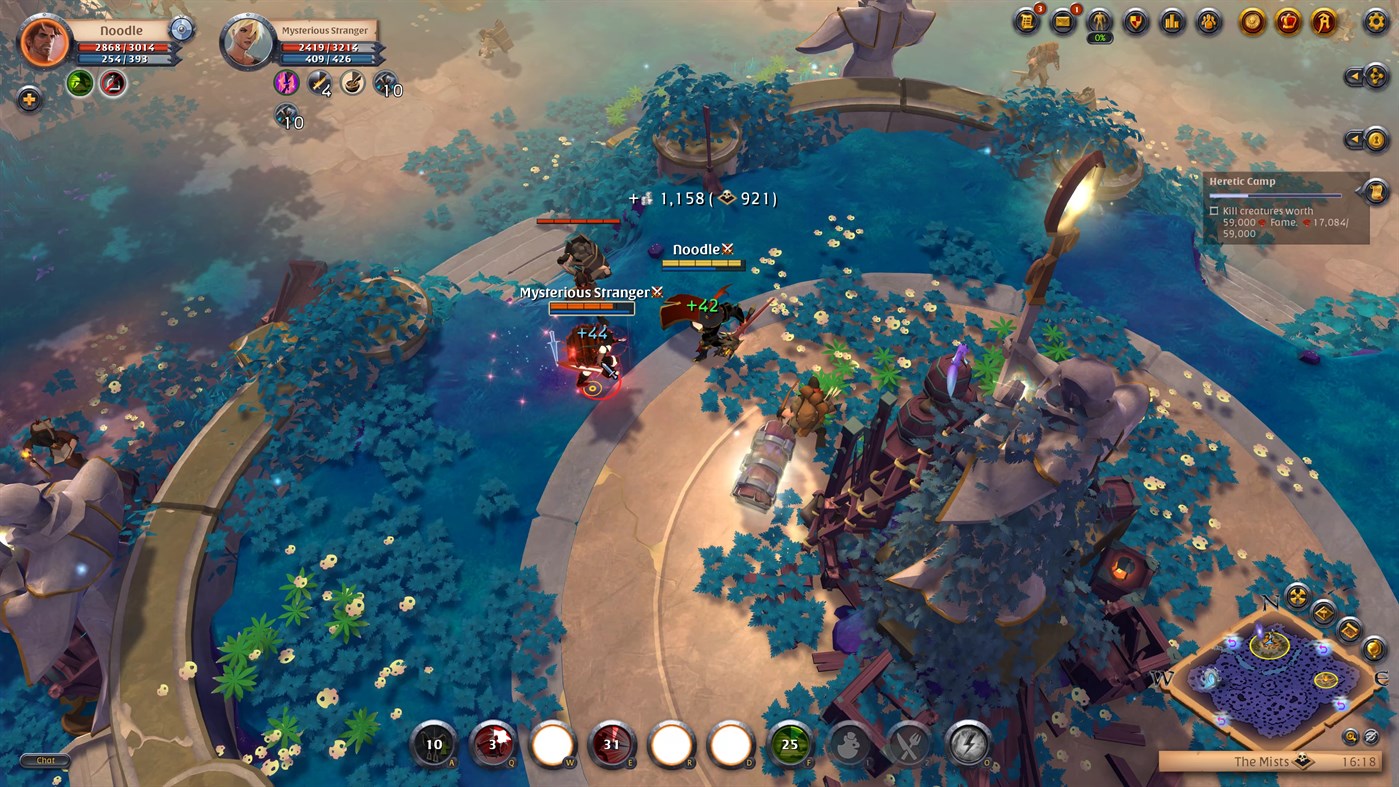Viewport: 1399px width, 787px height.
Task: Open the mailbox icon showing one unread message
Action: (x=1063, y=20)
